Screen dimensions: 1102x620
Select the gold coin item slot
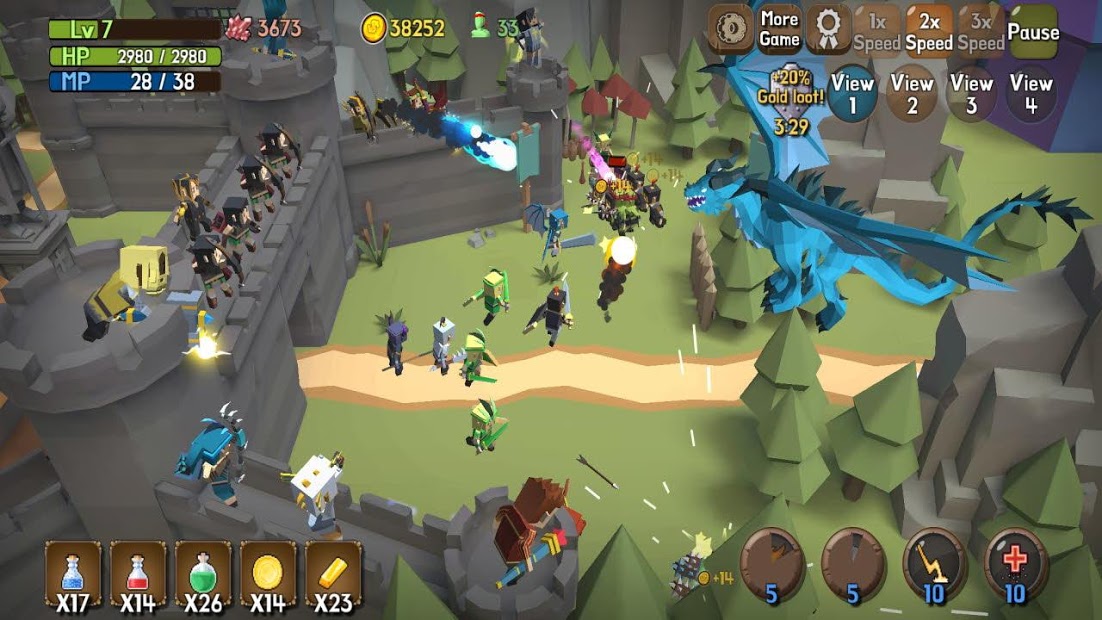click(x=268, y=575)
